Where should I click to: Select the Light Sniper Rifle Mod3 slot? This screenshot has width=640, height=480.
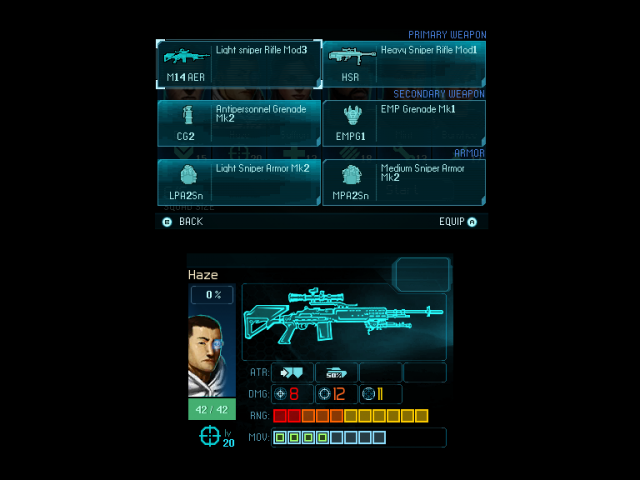click(239, 64)
